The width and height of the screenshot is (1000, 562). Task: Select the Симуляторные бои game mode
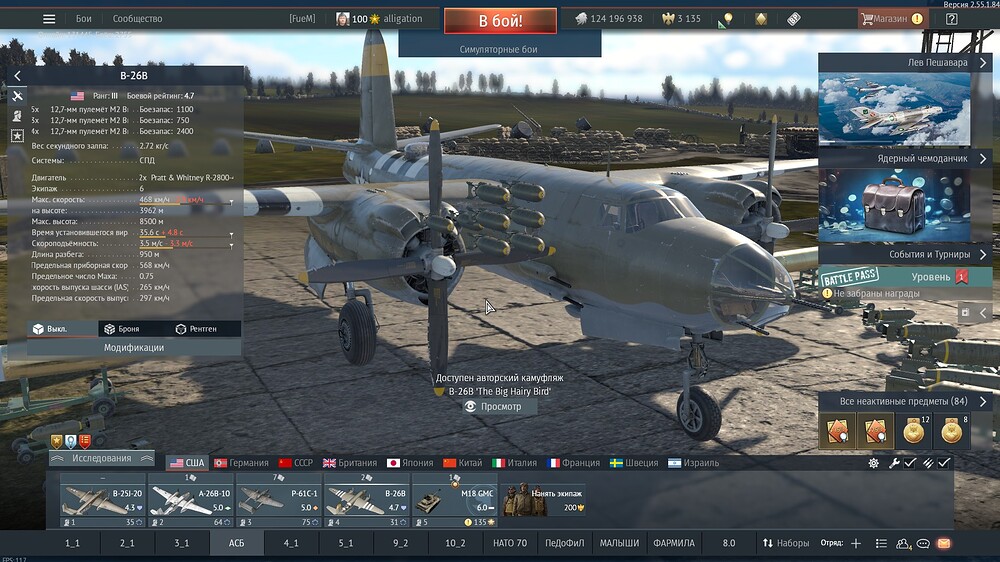point(499,48)
